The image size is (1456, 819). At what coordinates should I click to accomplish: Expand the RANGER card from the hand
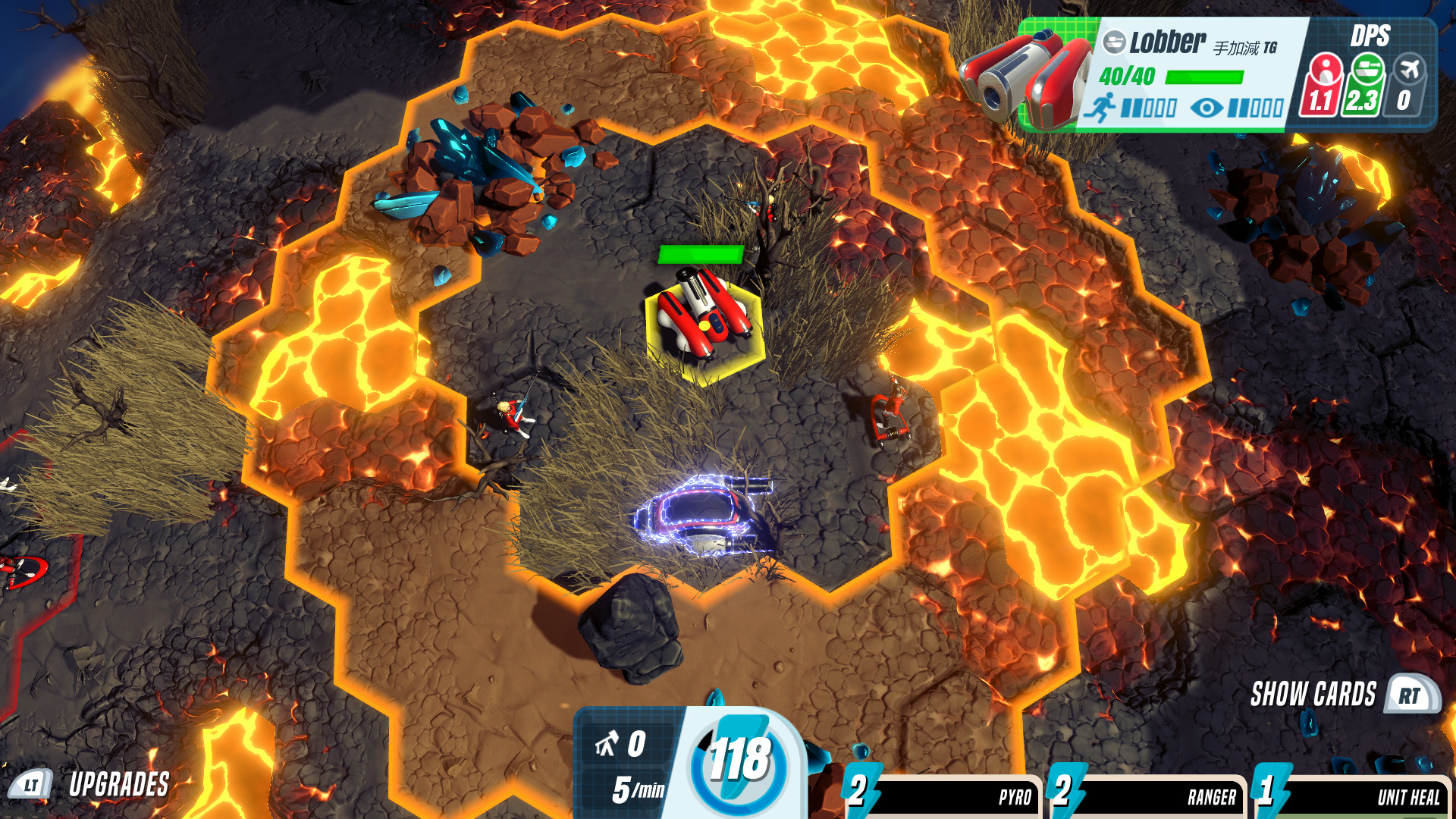tap(1160, 795)
